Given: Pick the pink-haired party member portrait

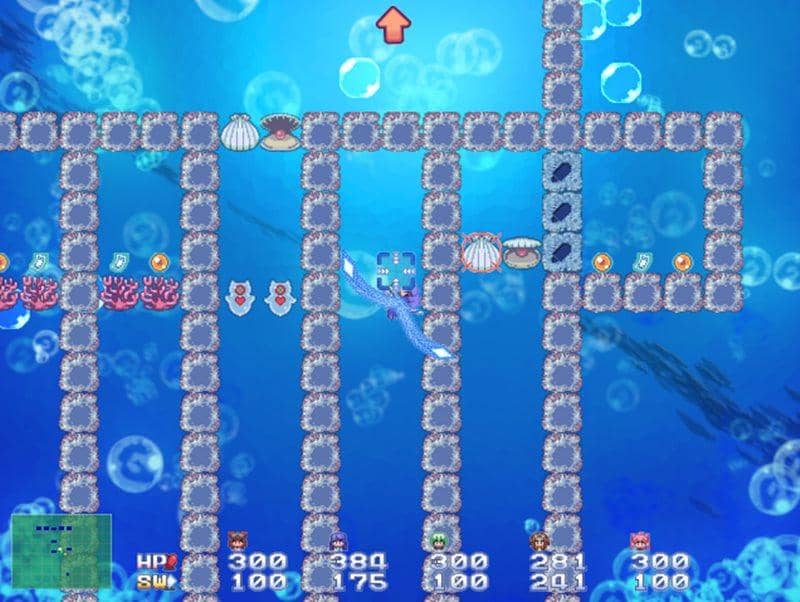Looking at the screenshot, I should [638, 542].
